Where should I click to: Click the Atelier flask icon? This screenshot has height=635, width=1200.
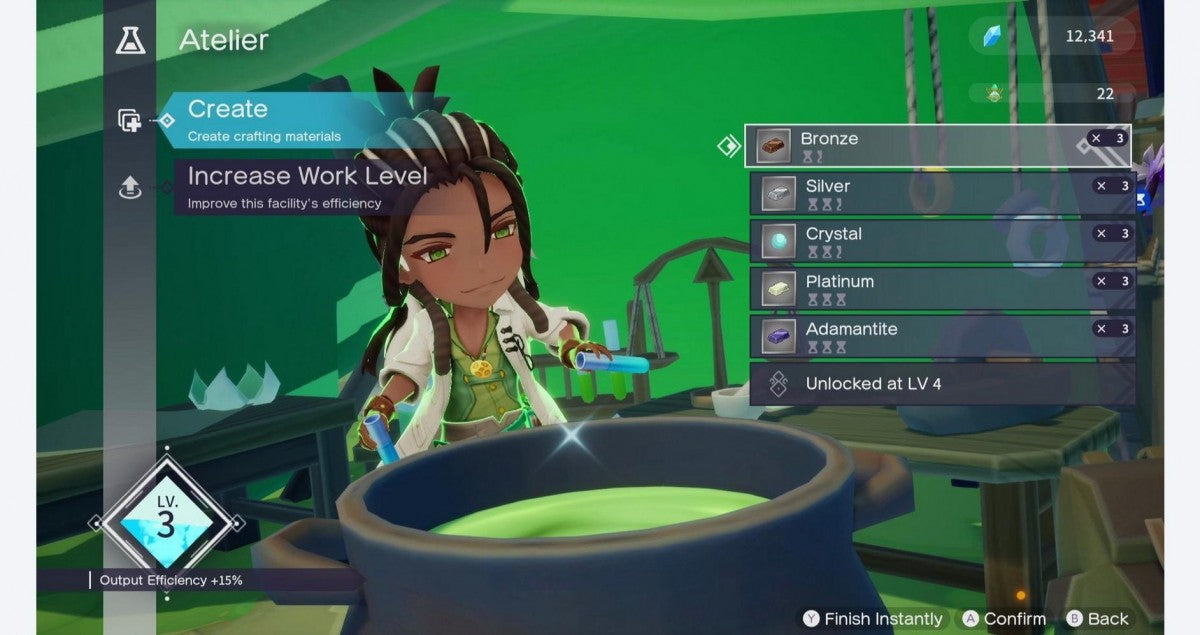(130, 40)
